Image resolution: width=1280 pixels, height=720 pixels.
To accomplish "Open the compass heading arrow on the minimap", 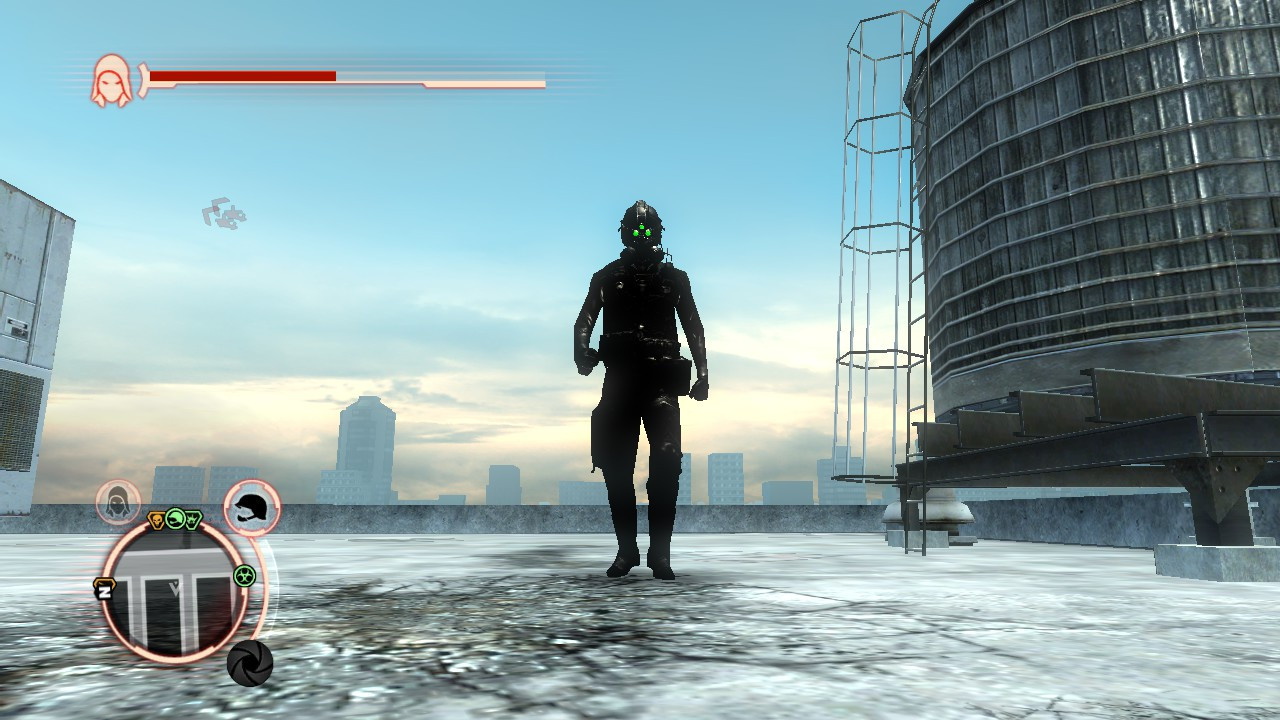I will click(x=173, y=588).
